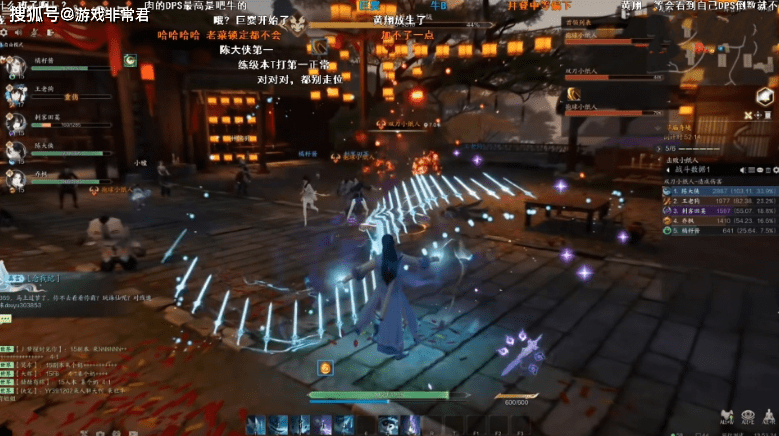Viewport: 779px width, 436px height.
Task: Click the orange flame buff icon above health bar
Action: (x=325, y=369)
